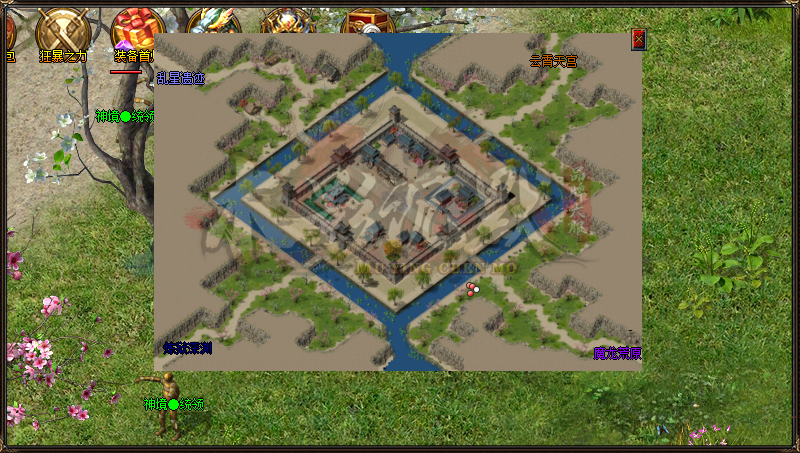Select the 乱星遗迹 map label
The image size is (800, 453).
(x=180, y=77)
